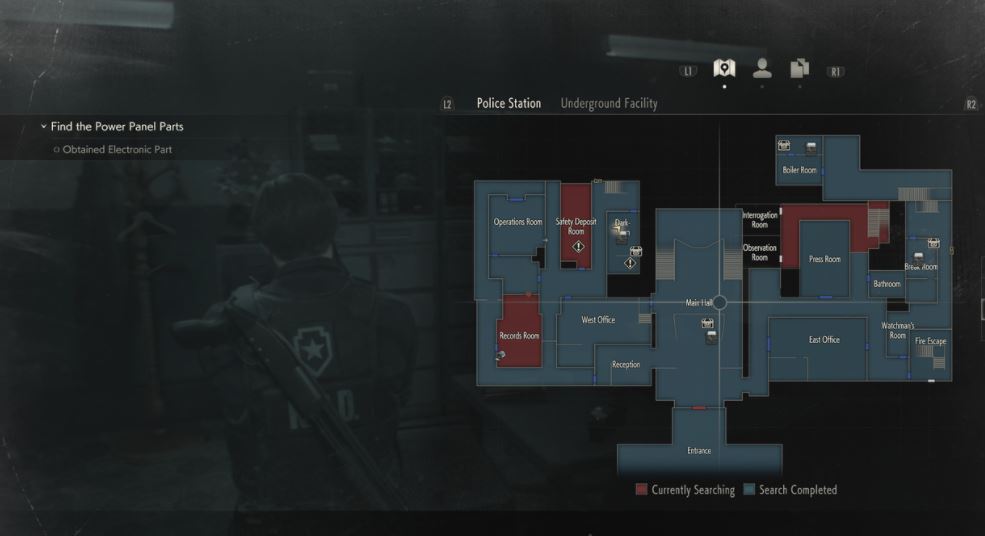Viewport: 985px width, 536px height.
Task: Select the Main Hall label on the map
Action: click(x=699, y=302)
